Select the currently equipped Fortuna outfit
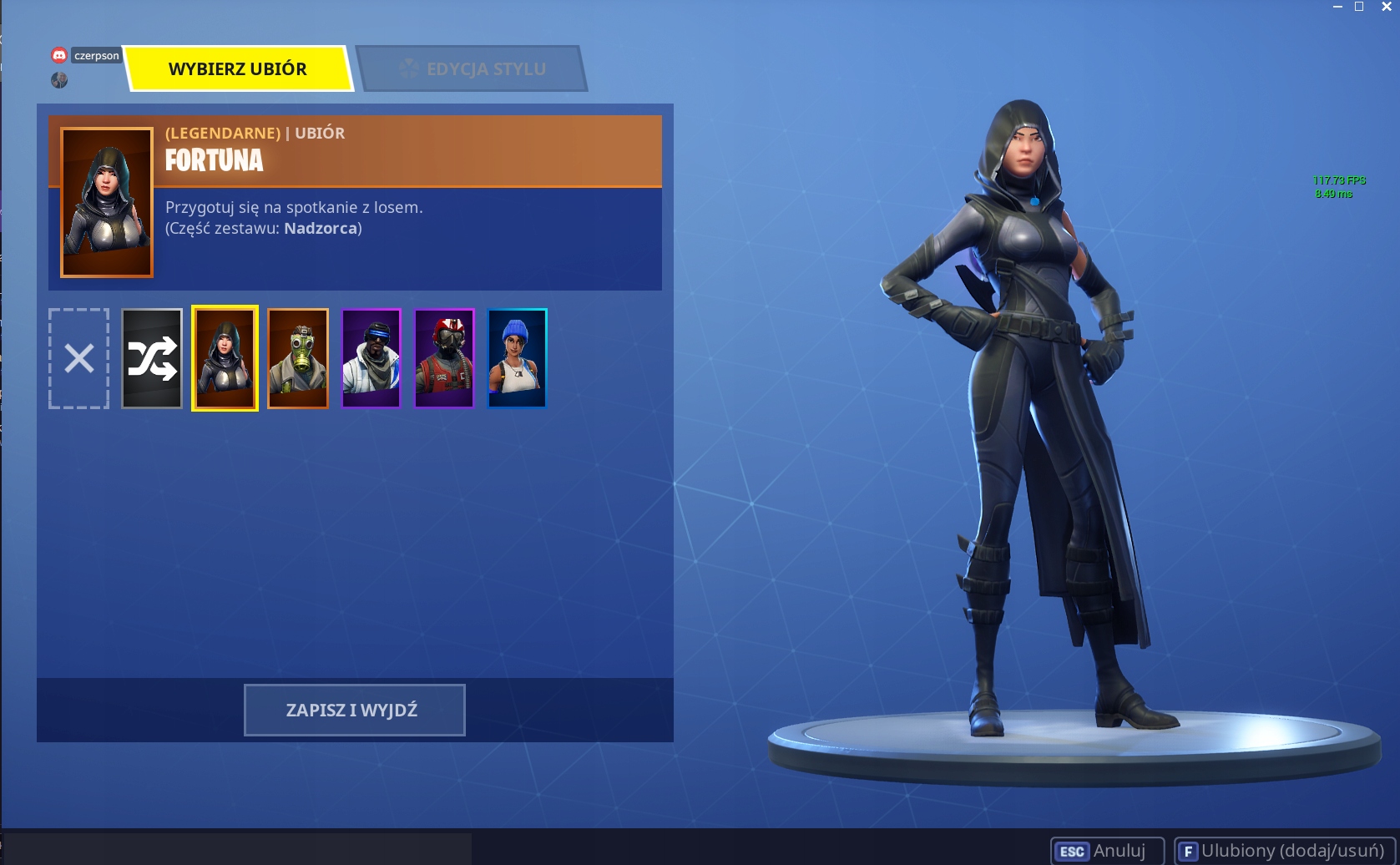 tap(225, 357)
